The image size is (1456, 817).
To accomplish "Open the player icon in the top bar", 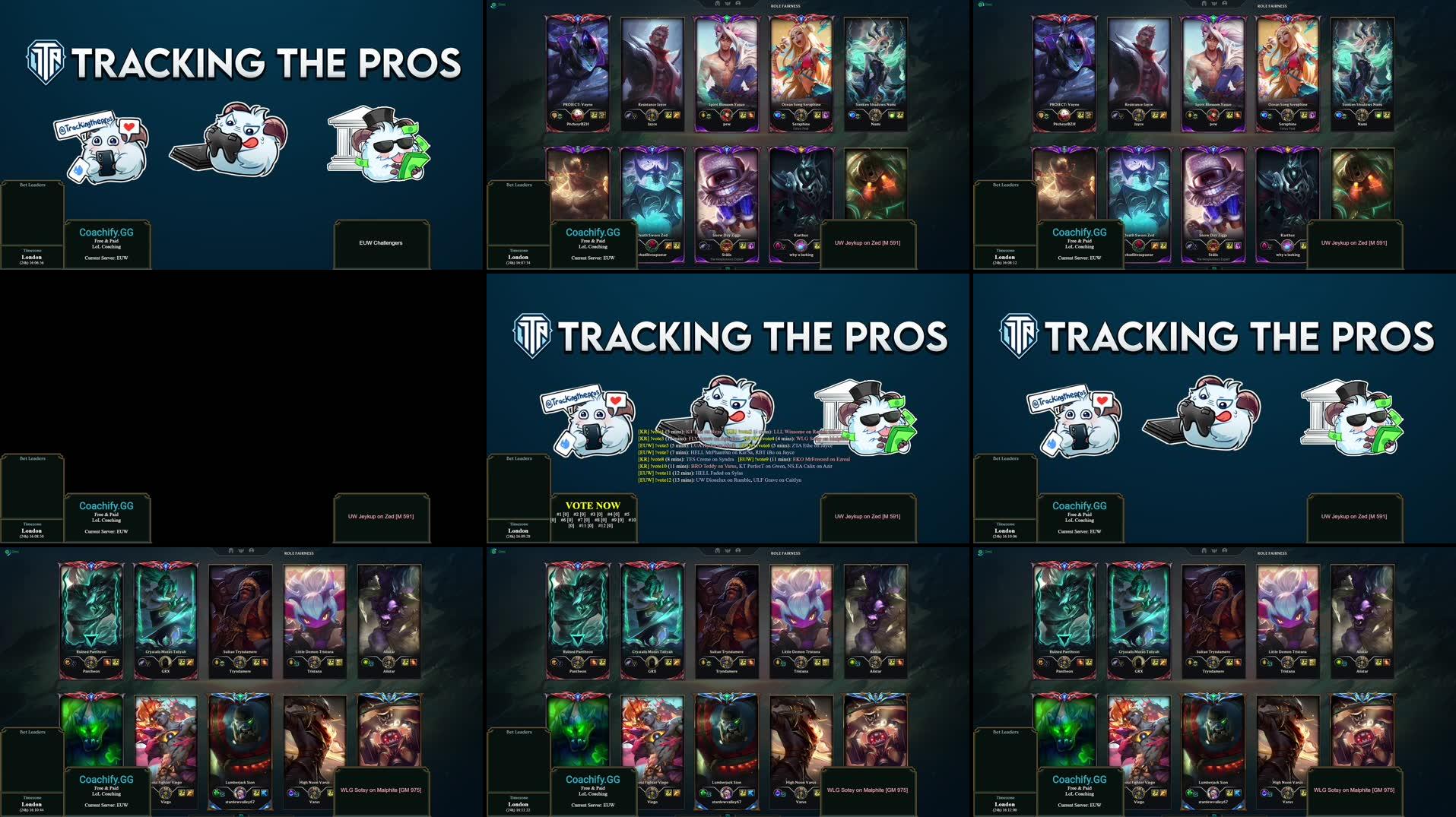I will point(738,4).
